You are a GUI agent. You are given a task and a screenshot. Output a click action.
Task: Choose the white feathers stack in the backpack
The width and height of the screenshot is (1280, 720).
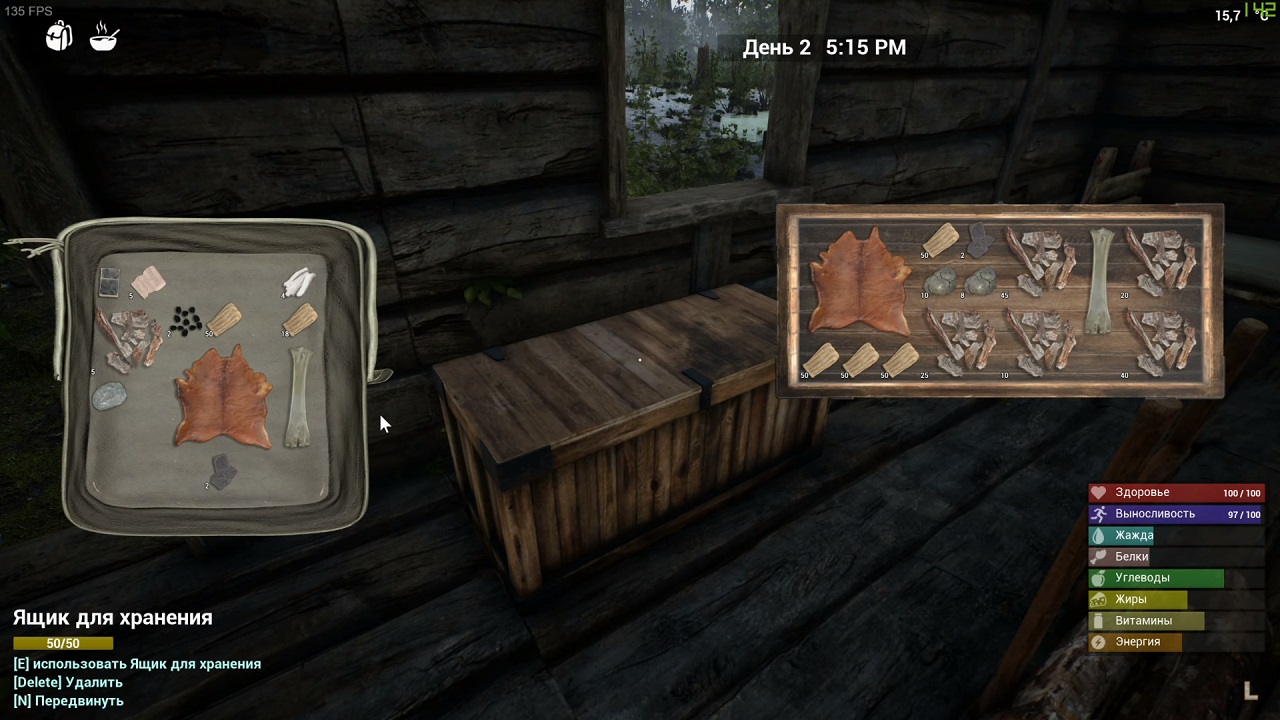click(x=299, y=283)
